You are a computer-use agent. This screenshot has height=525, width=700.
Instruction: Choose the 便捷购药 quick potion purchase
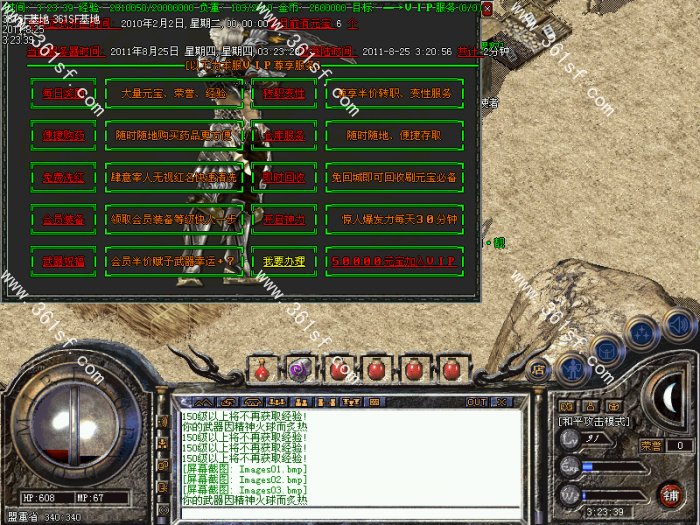tap(63, 135)
